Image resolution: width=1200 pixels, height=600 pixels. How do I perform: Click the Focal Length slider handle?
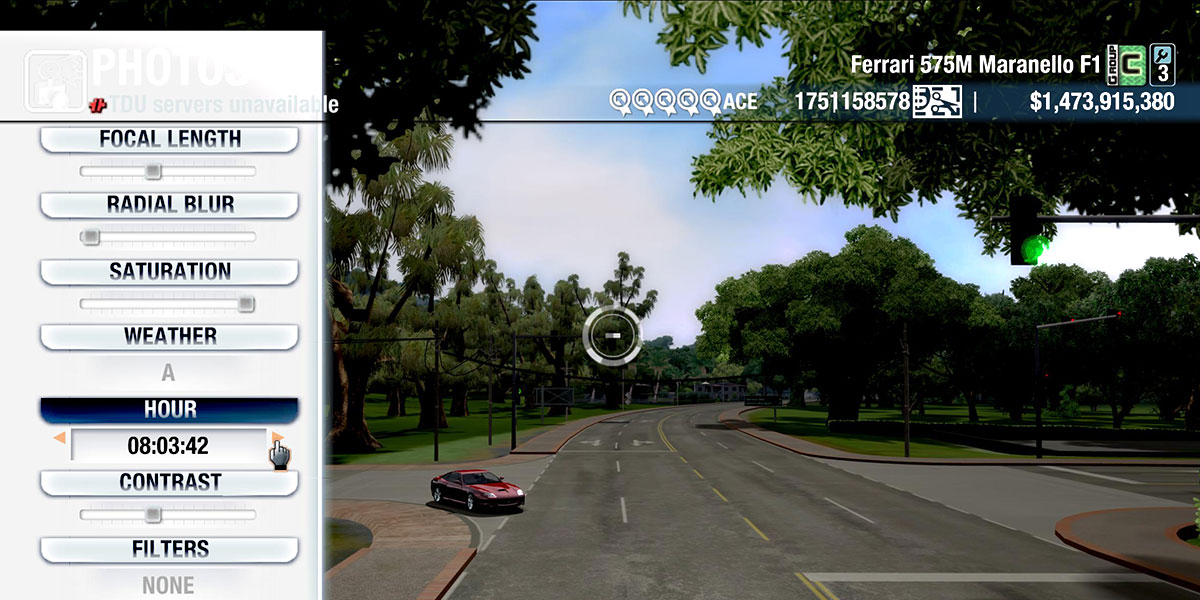(x=152, y=171)
